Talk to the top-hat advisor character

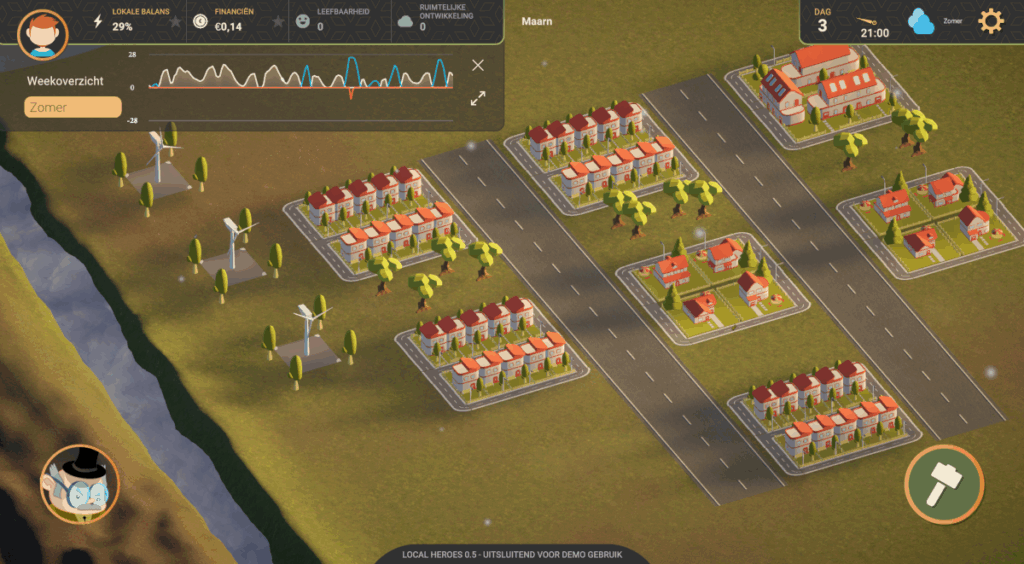click(79, 484)
